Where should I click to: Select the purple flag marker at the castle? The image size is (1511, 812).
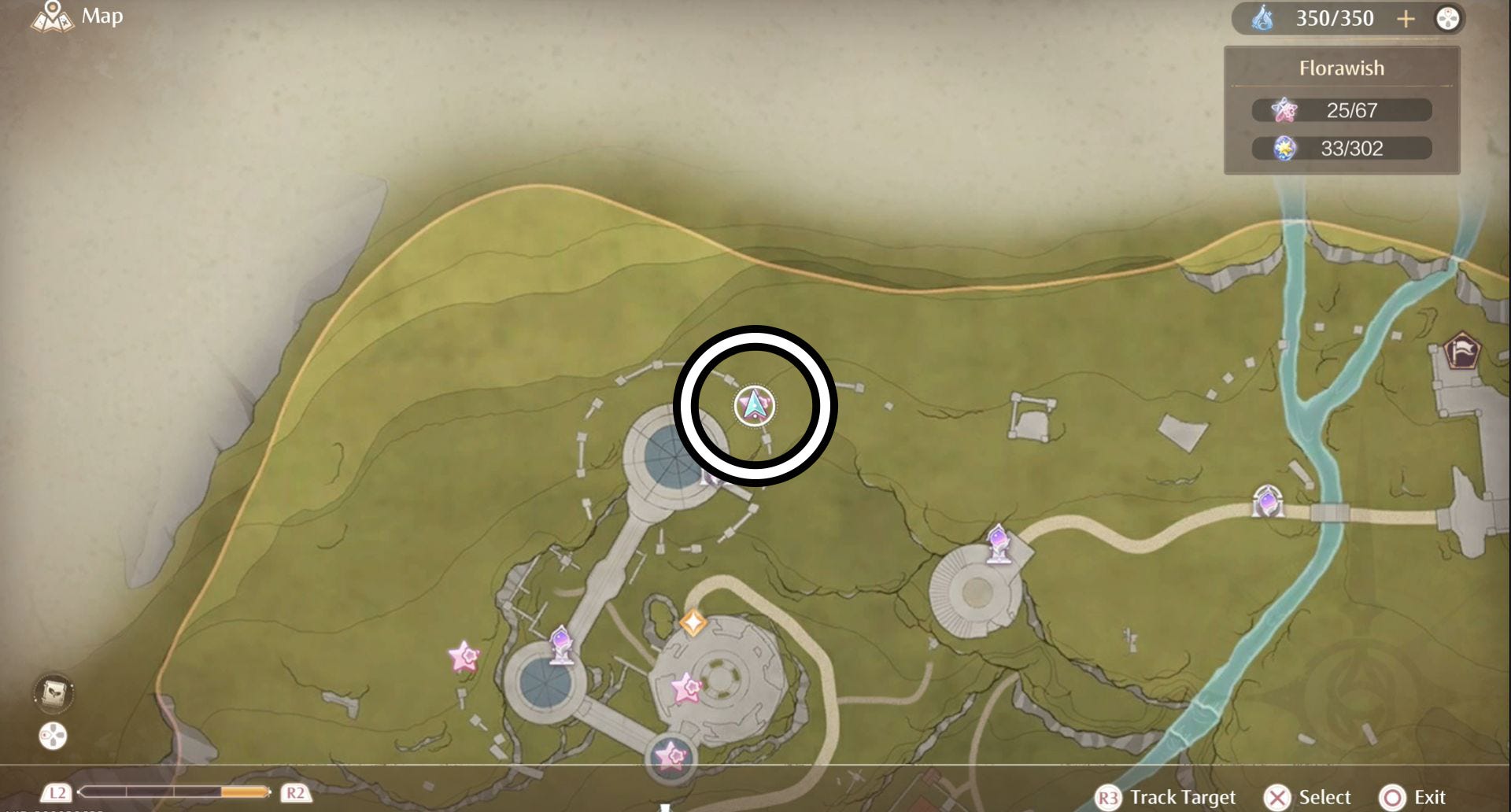(1462, 351)
